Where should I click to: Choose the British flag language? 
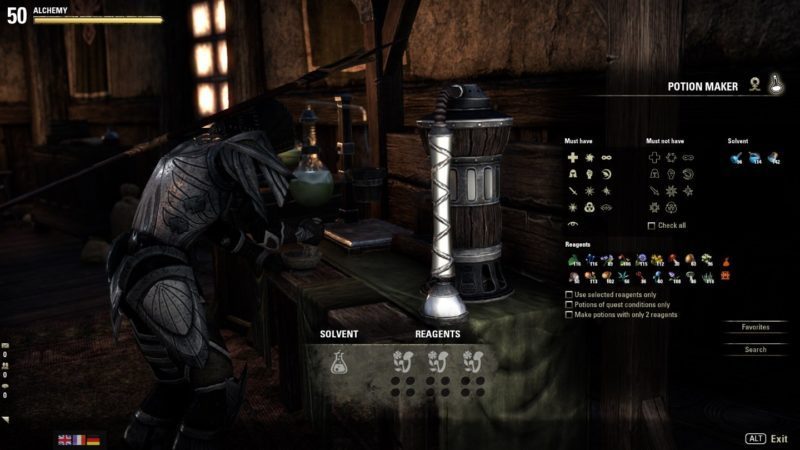tap(65, 439)
